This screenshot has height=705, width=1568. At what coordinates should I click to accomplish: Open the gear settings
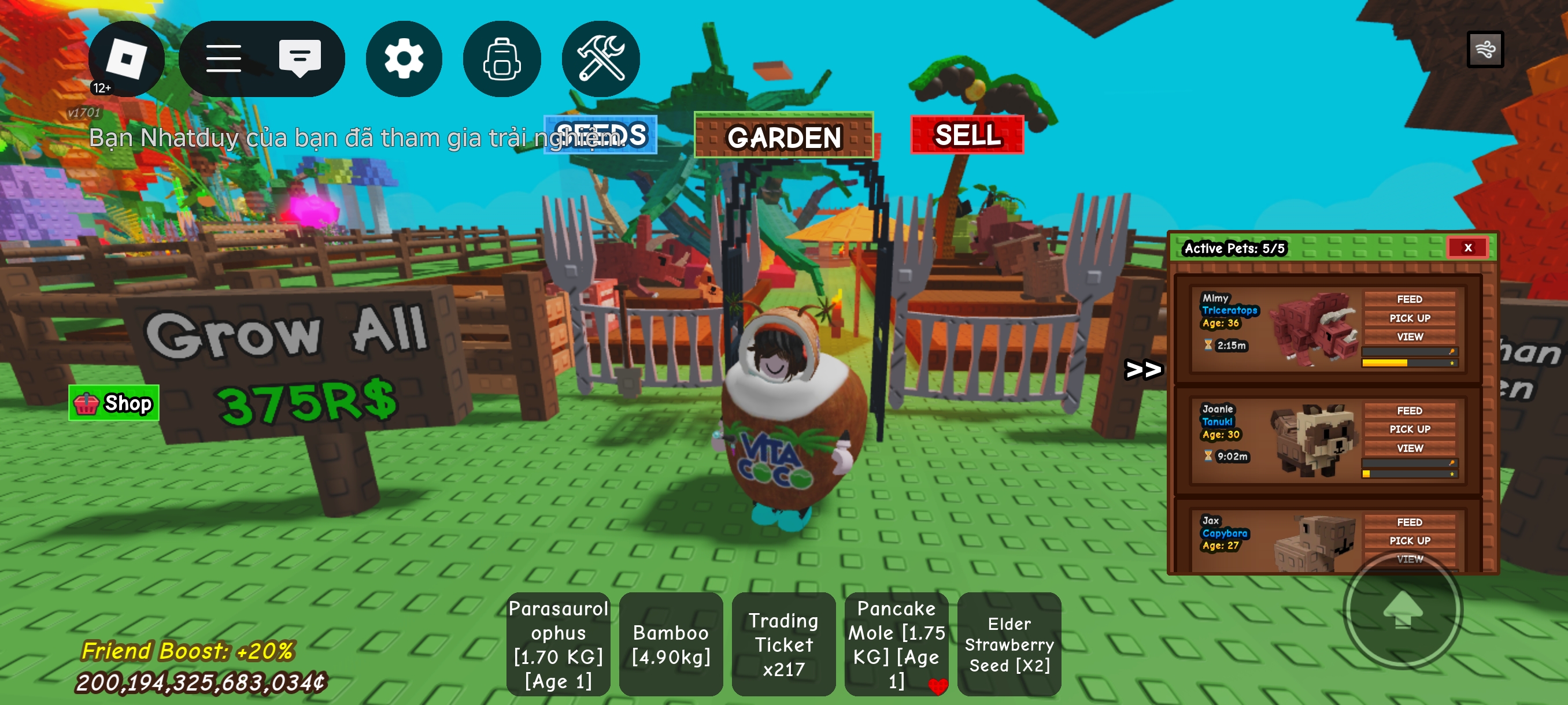[x=404, y=59]
